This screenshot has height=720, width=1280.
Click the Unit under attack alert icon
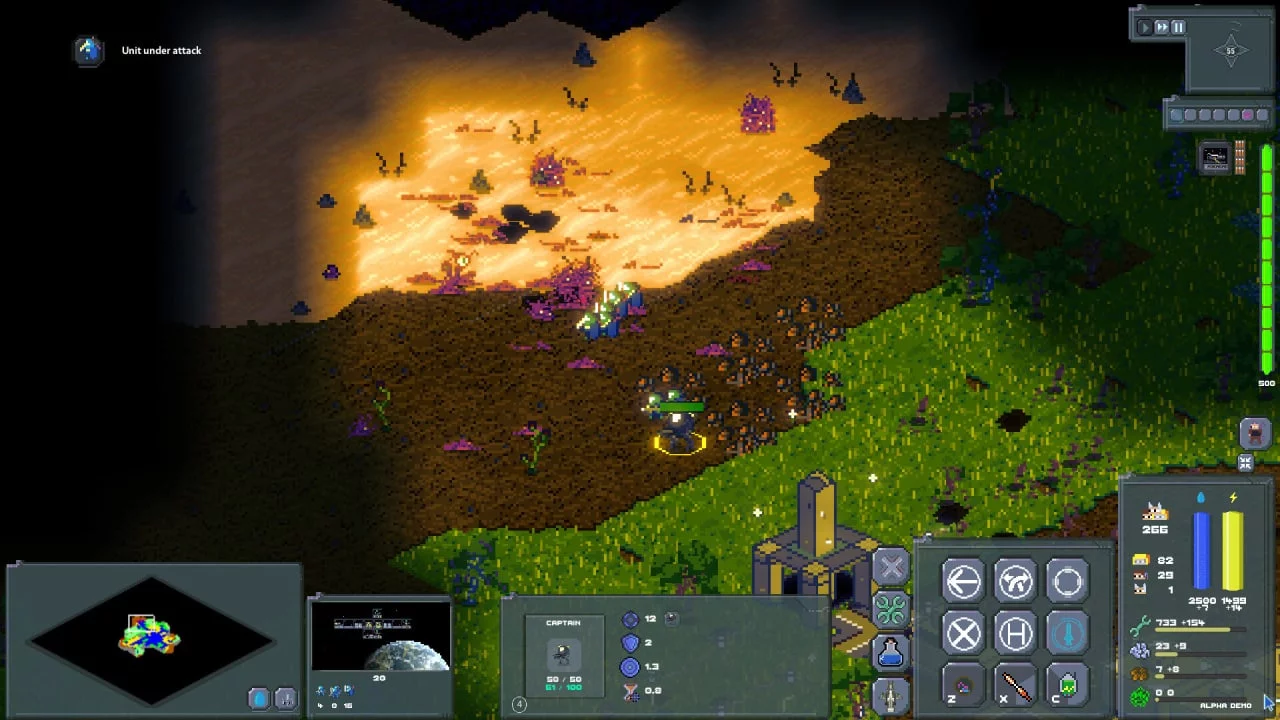[x=89, y=51]
